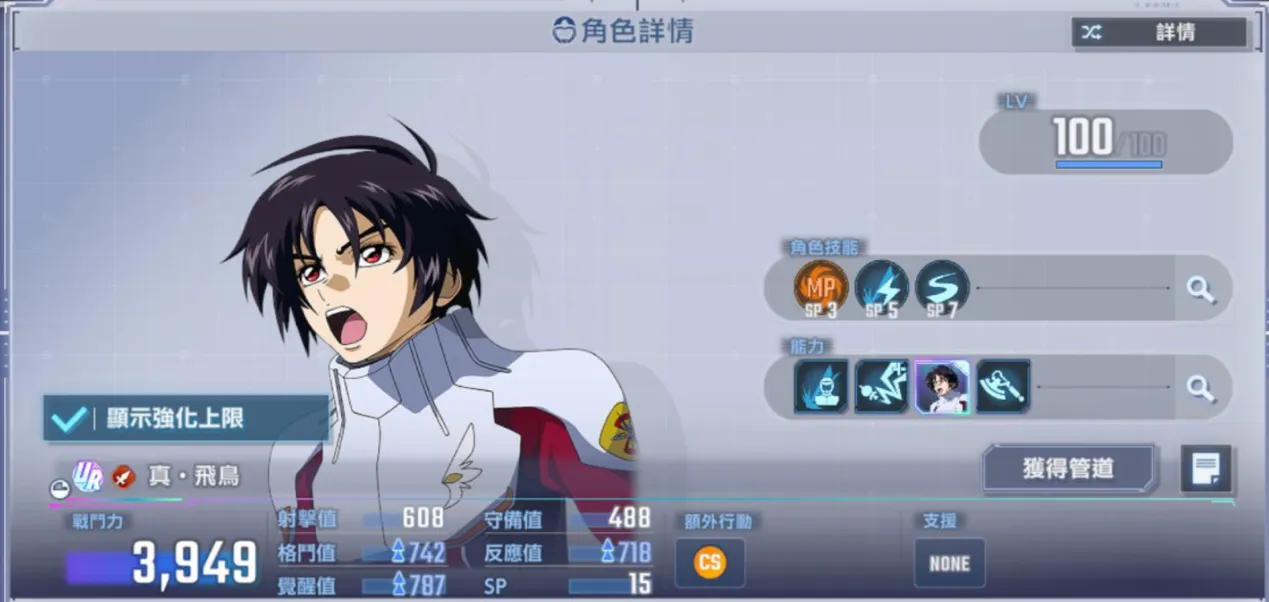Inspect abilities with the magnifier
The width and height of the screenshot is (1269, 602).
[1200, 387]
